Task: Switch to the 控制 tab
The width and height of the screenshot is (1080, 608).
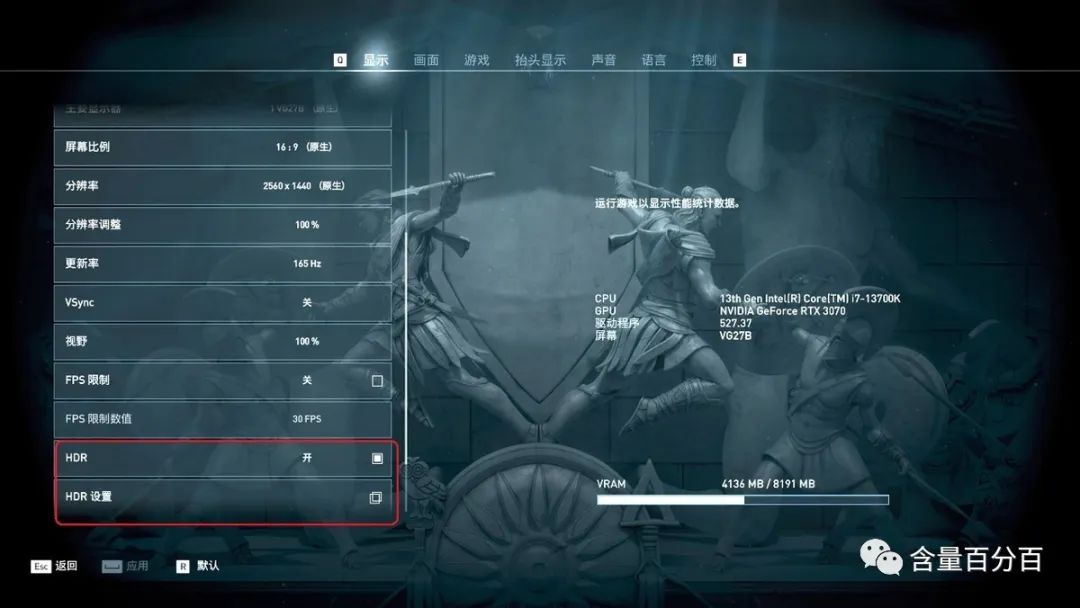Action: 704,60
